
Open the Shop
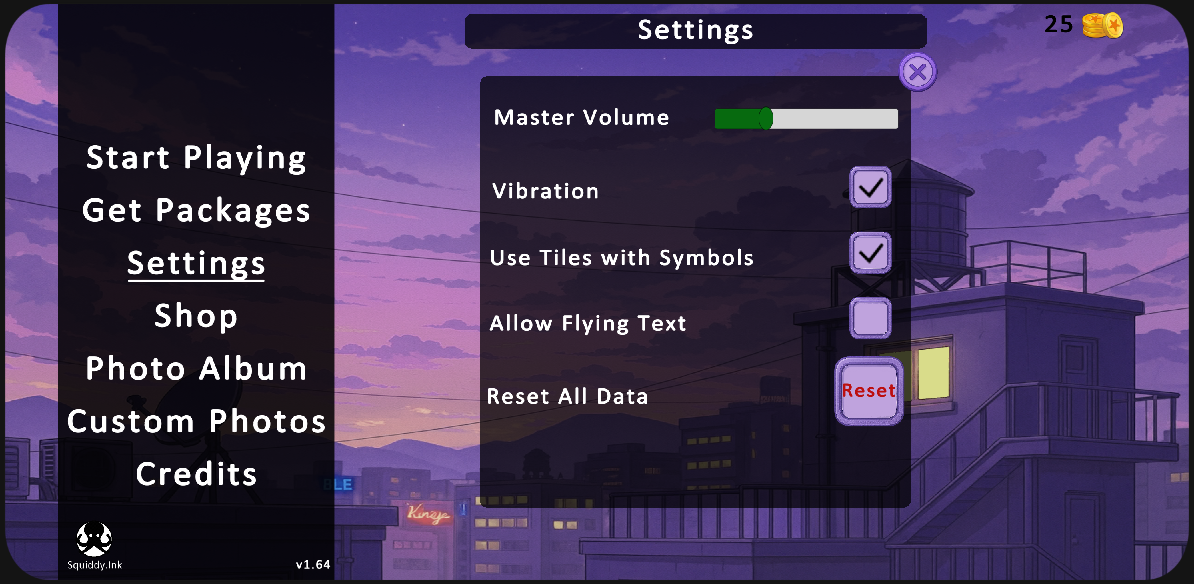click(x=196, y=316)
